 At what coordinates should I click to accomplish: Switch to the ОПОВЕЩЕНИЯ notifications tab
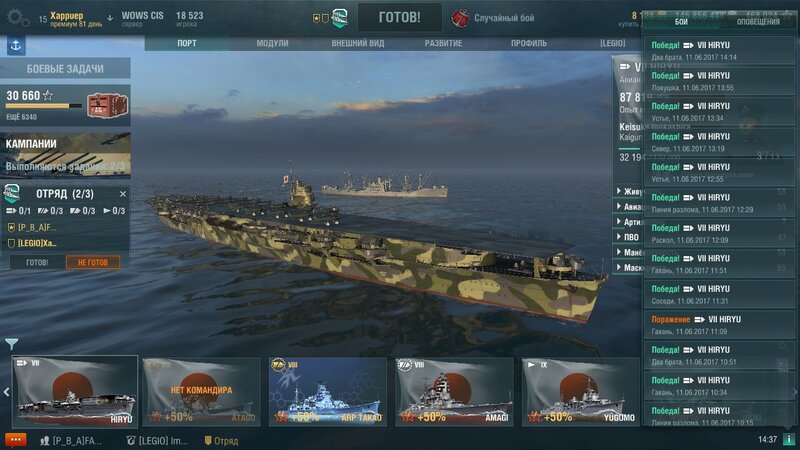click(758, 21)
